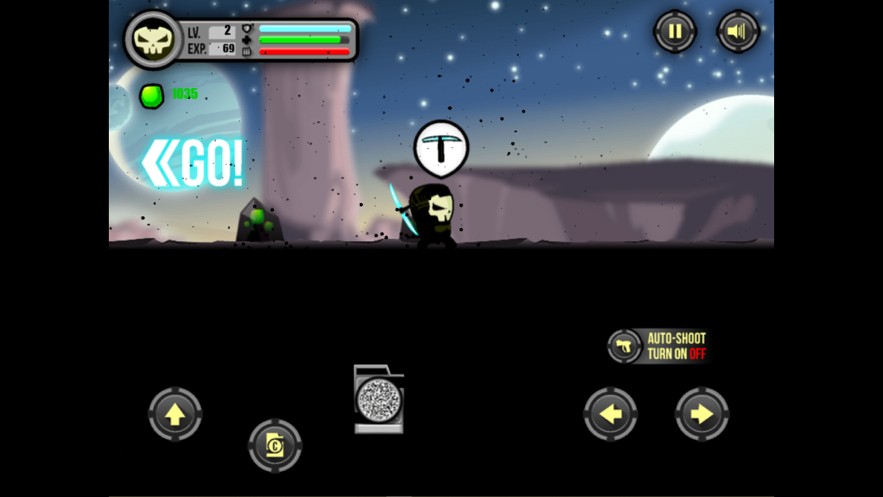
Task: Tap the round yellow C button
Action: pos(275,446)
